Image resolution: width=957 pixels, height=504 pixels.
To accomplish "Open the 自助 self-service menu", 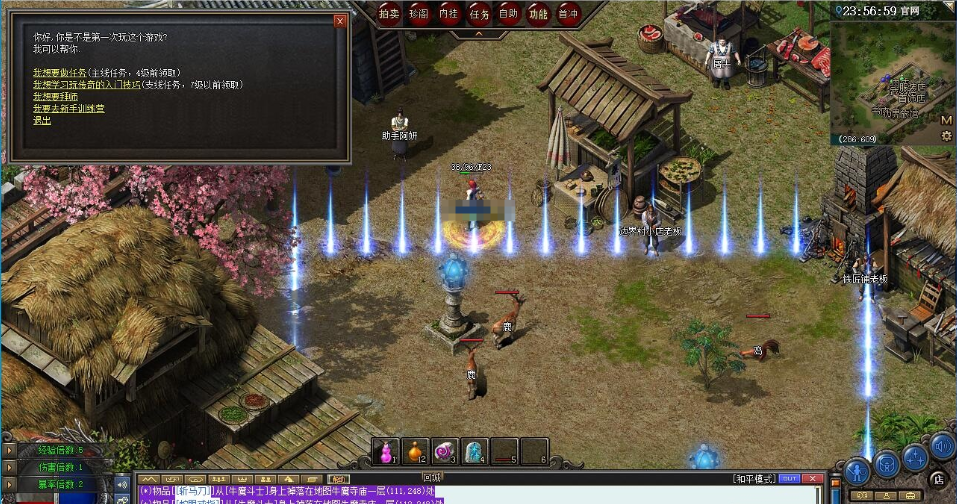I will pos(508,13).
